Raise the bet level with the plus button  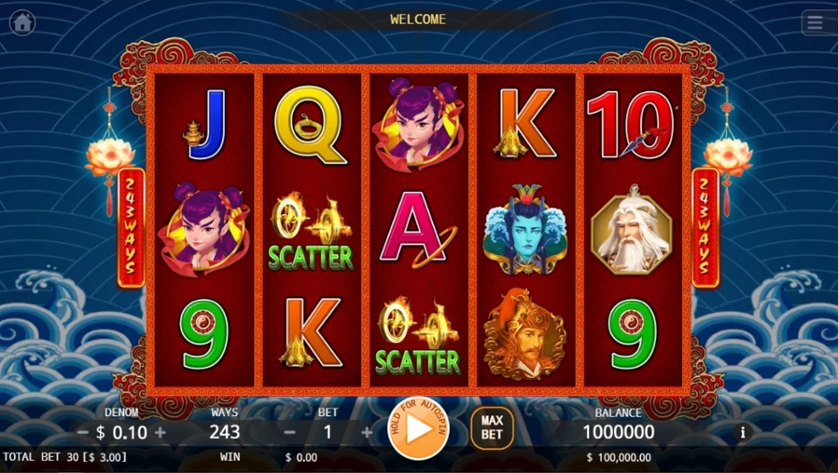coord(366,433)
